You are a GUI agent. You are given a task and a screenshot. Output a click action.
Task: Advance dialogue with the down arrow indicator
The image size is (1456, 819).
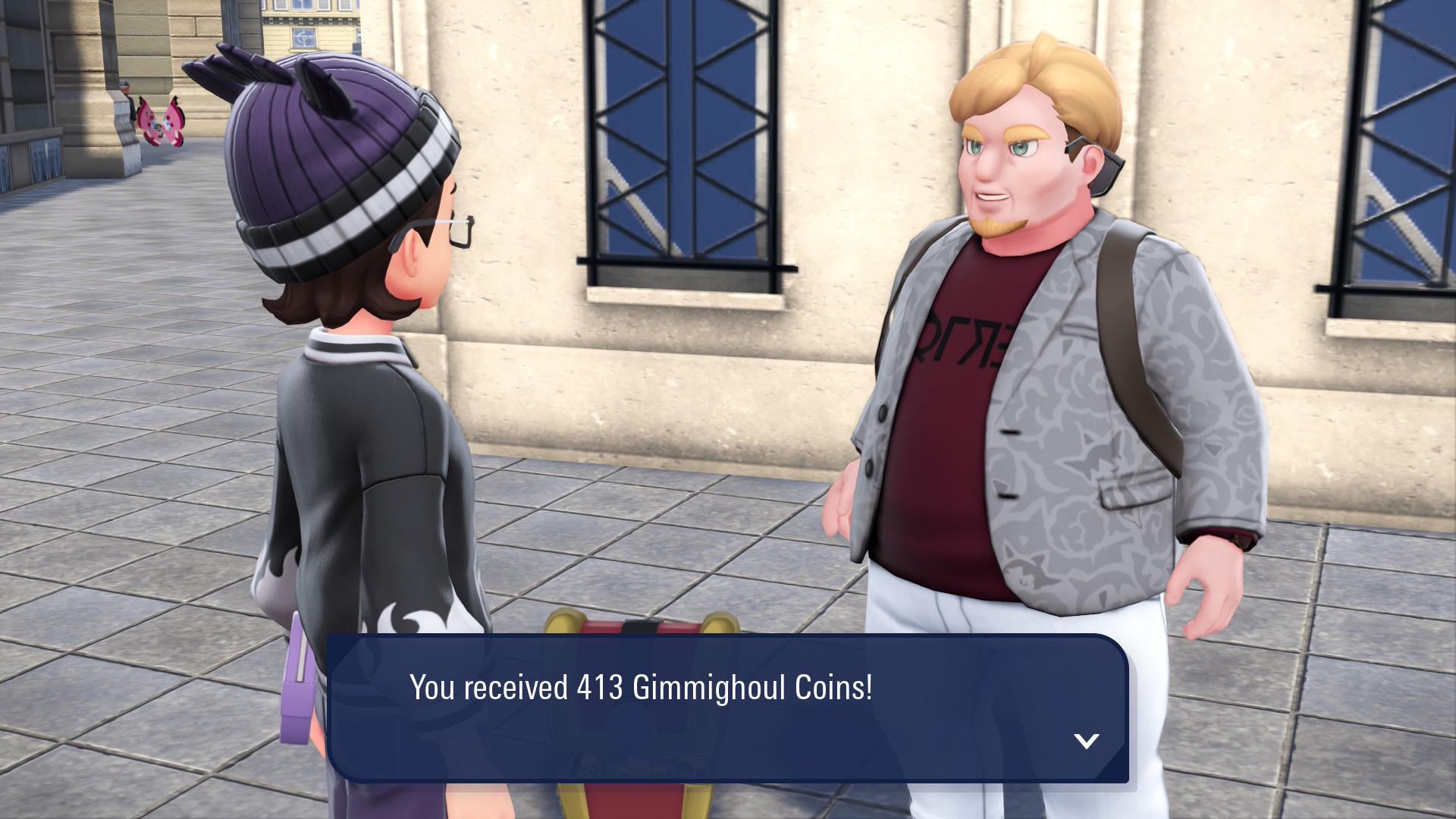click(1086, 741)
